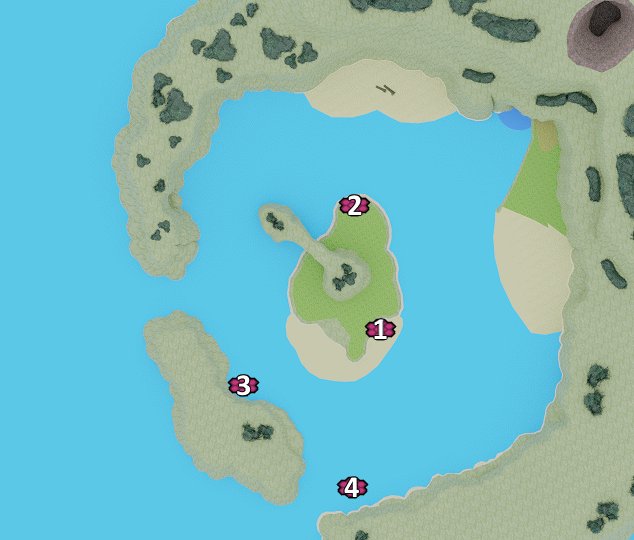Choose map marker number 3
634x540 pixels.
pyautogui.click(x=243, y=385)
